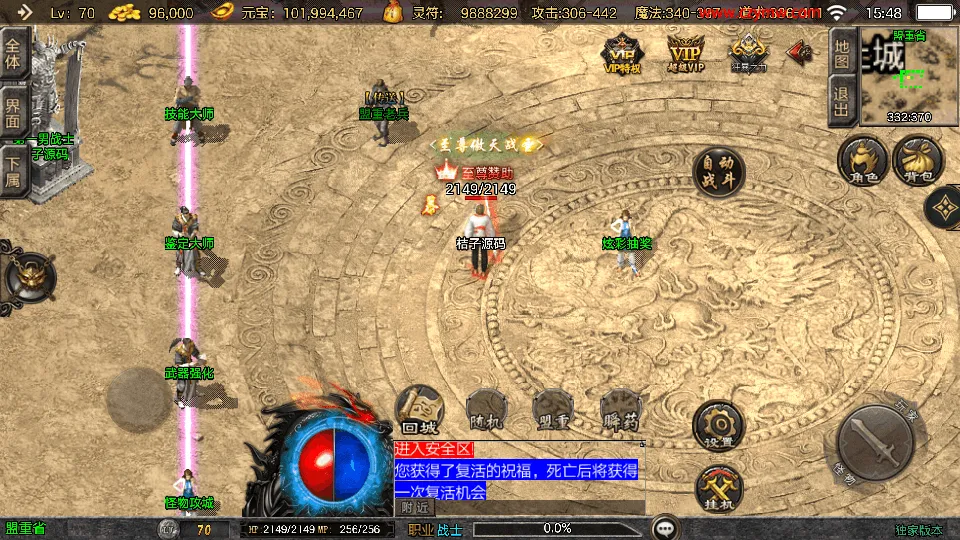Open the chat speech bubble button
The image size is (960, 540).
pos(664,528)
